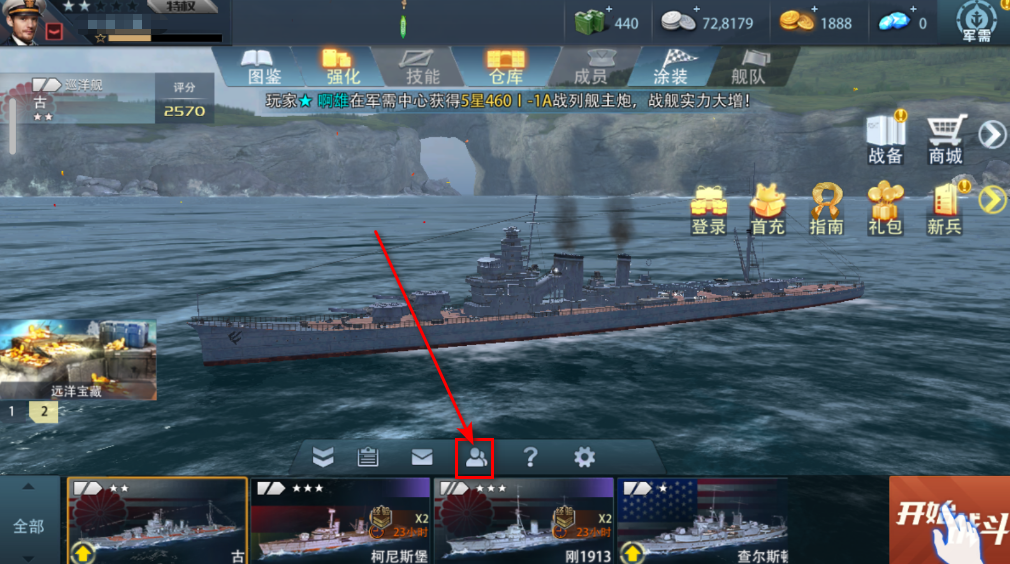The height and width of the screenshot is (564, 1010).
Task: Open the 首充 first recharge offer
Action: click(767, 209)
